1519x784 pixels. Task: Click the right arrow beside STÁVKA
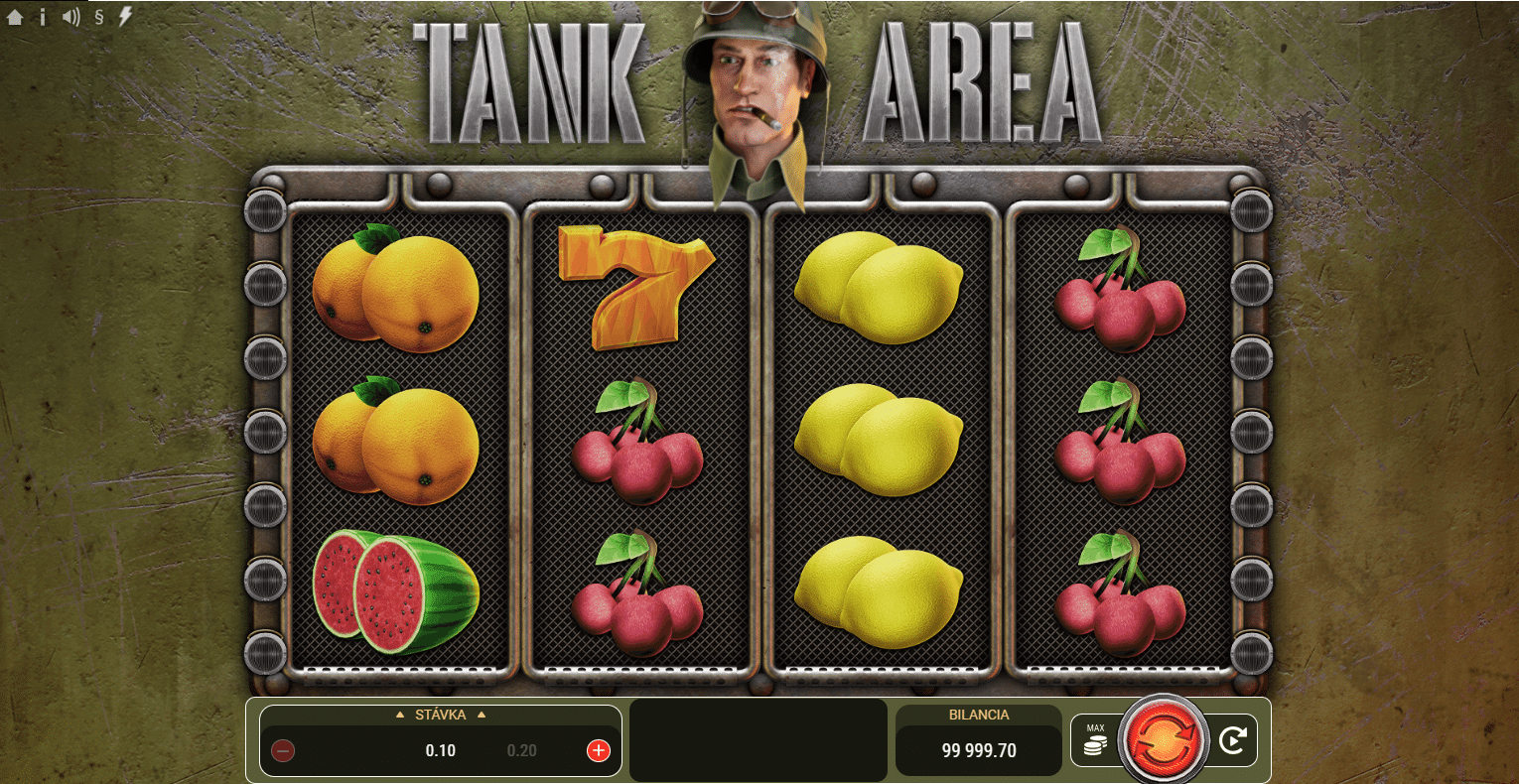(x=483, y=715)
